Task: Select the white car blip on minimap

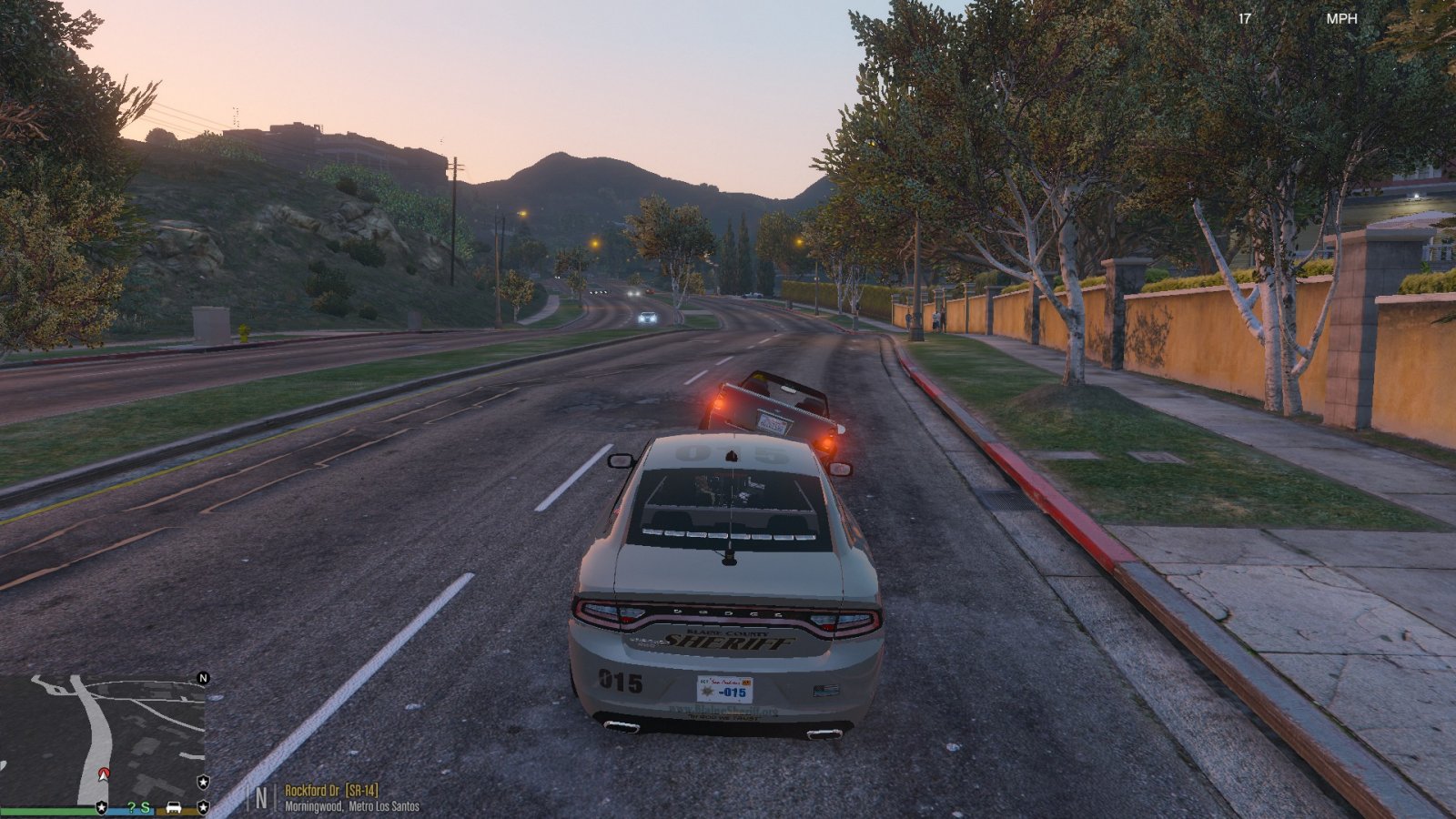Action: (x=173, y=807)
